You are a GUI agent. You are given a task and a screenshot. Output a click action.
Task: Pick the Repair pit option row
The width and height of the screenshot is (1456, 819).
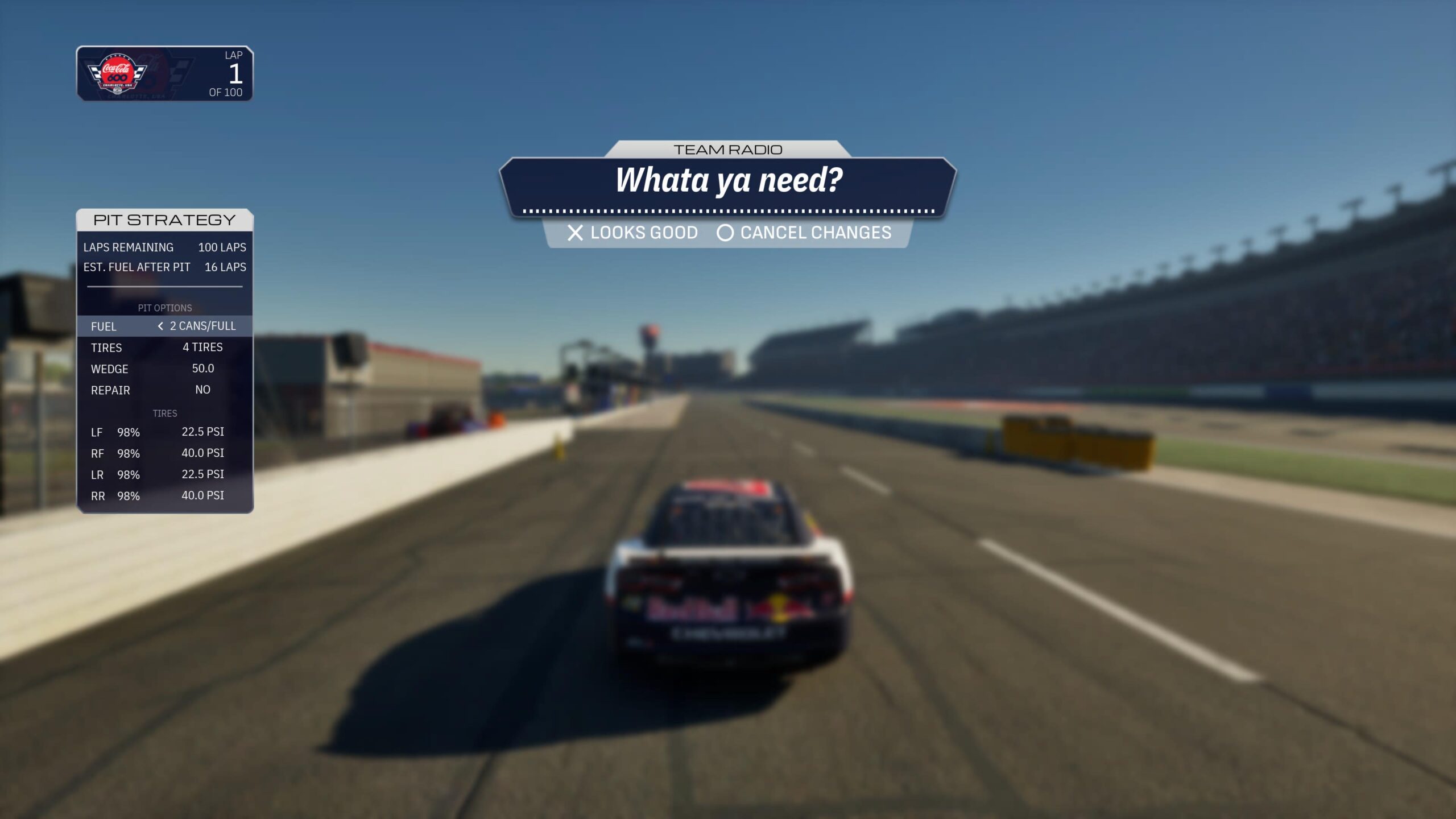[x=164, y=390]
